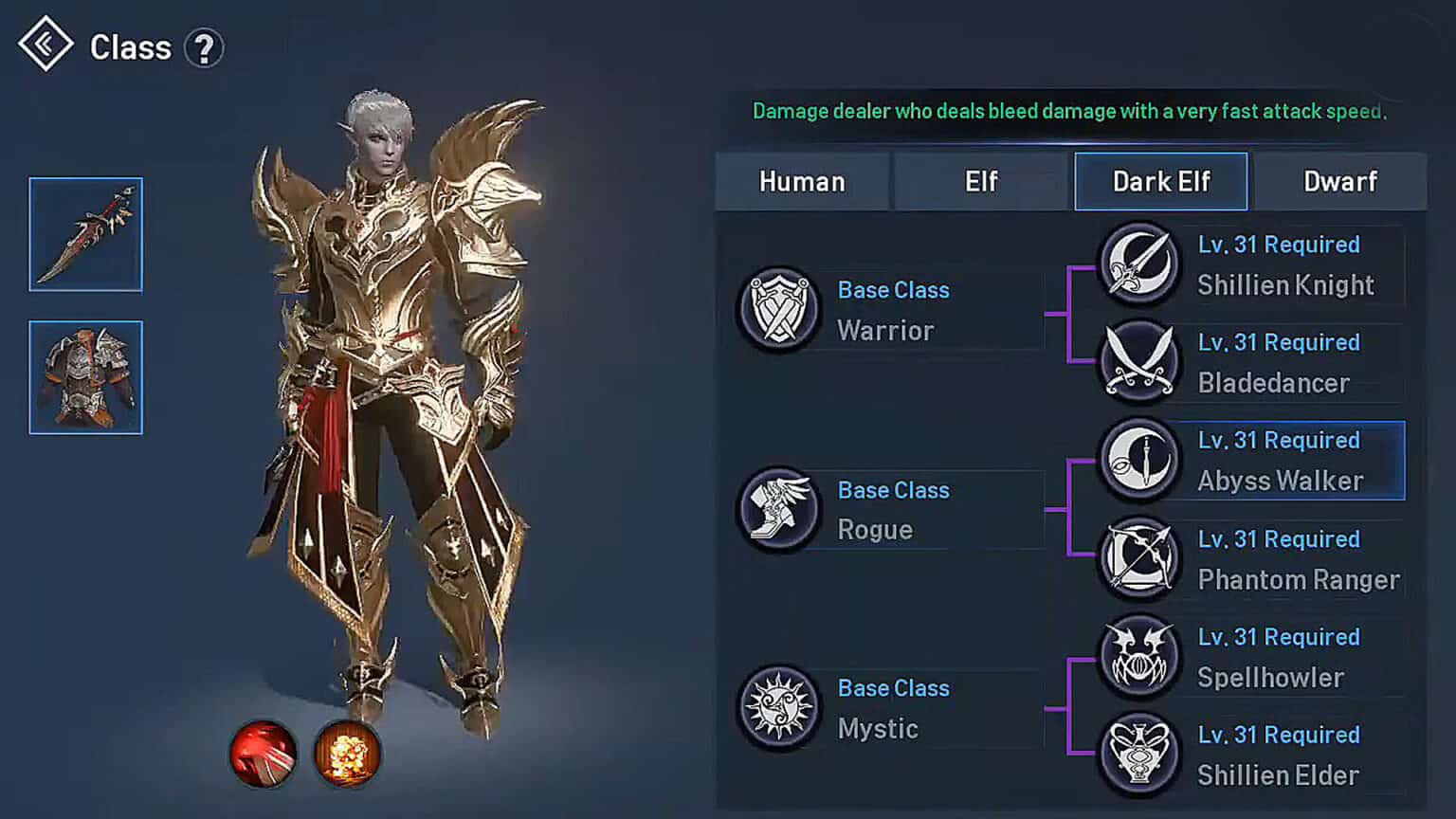
Task: Trigger the fiery explosion skill icon
Action: coord(348,752)
